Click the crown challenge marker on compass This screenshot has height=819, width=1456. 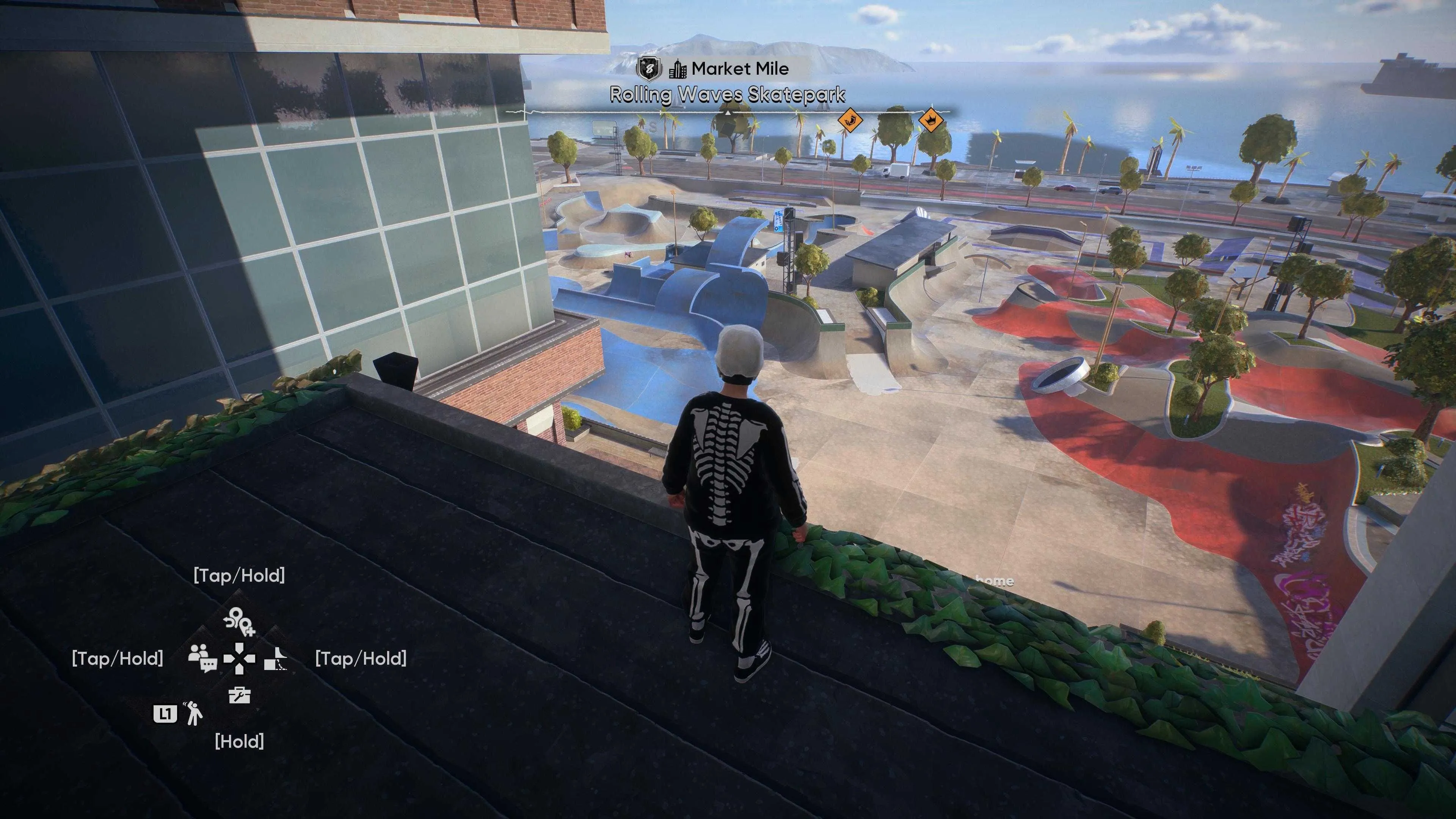pos(930,120)
